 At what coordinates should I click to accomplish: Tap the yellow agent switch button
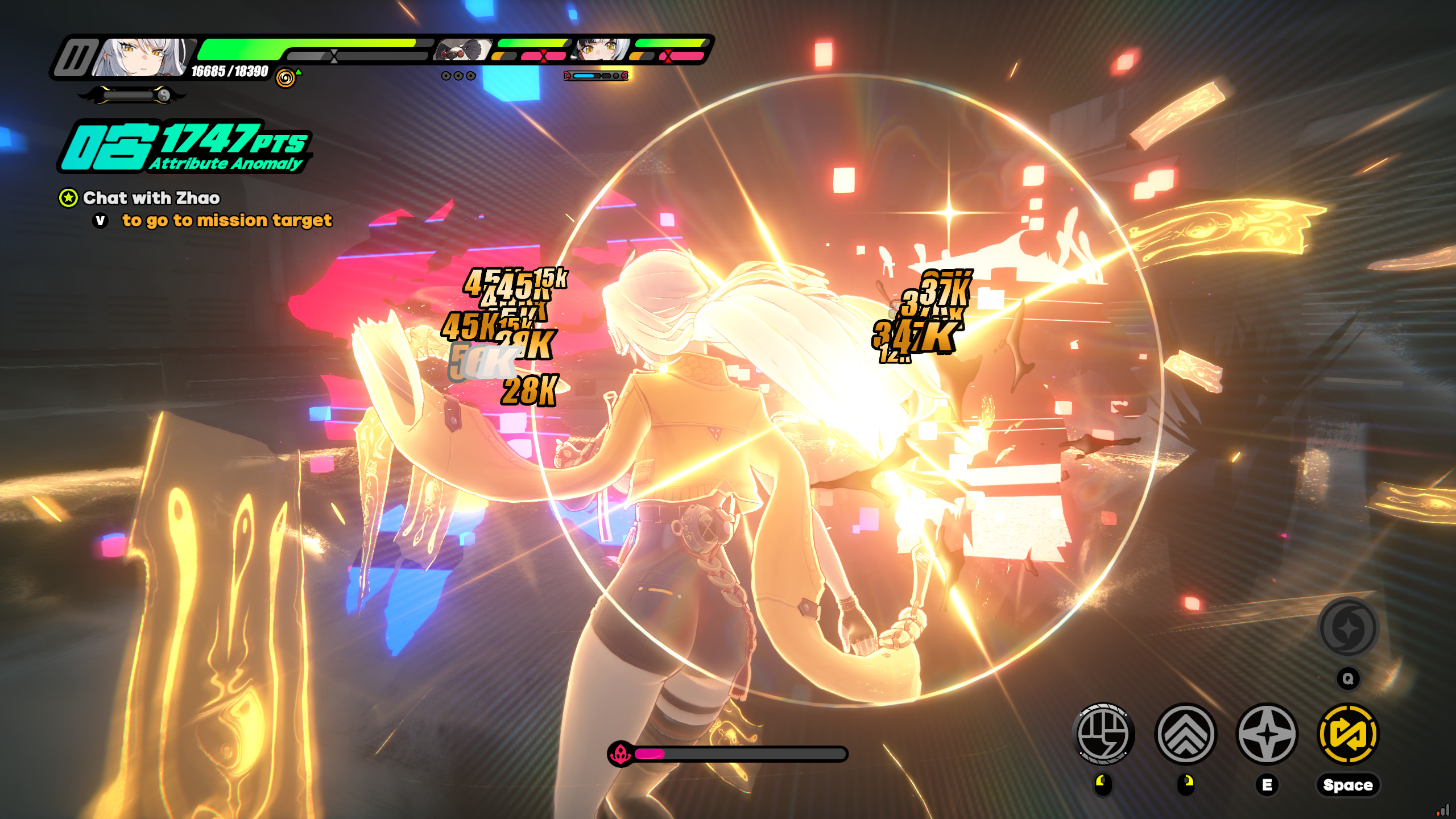[x=1348, y=734]
